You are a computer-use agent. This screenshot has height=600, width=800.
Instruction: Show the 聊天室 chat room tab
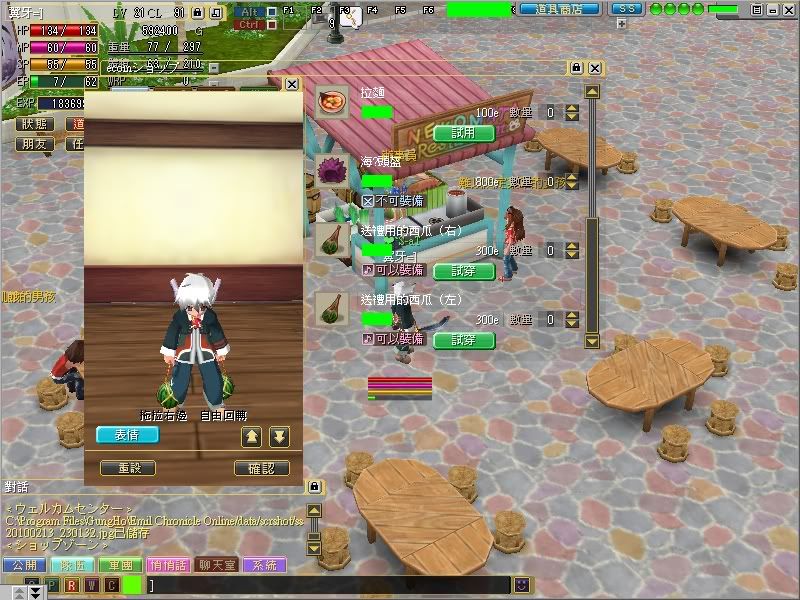point(217,565)
